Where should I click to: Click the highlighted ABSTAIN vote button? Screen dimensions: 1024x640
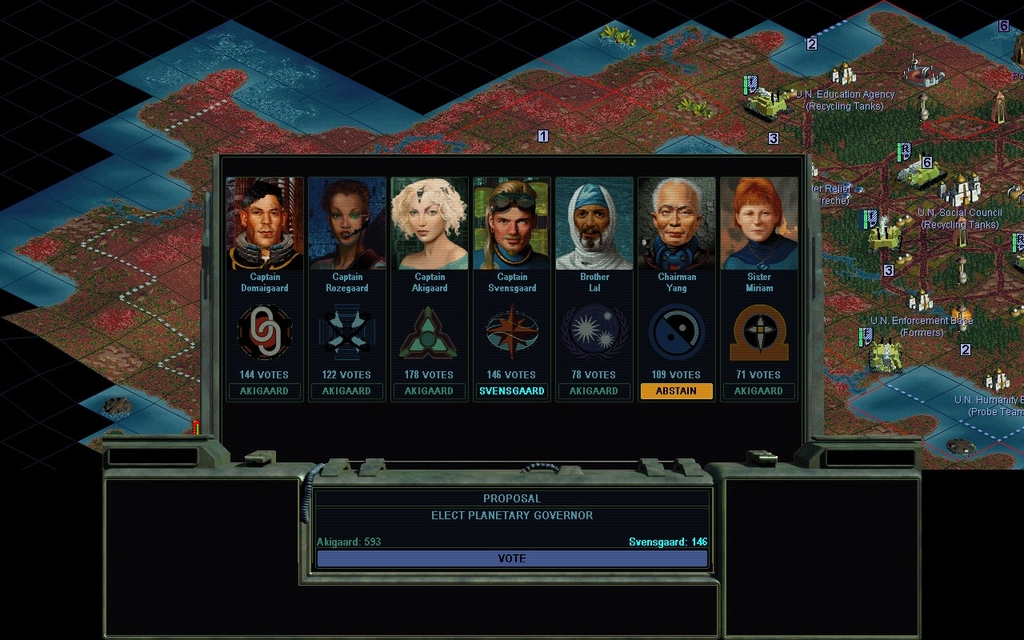pyautogui.click(x=676, y=391)
